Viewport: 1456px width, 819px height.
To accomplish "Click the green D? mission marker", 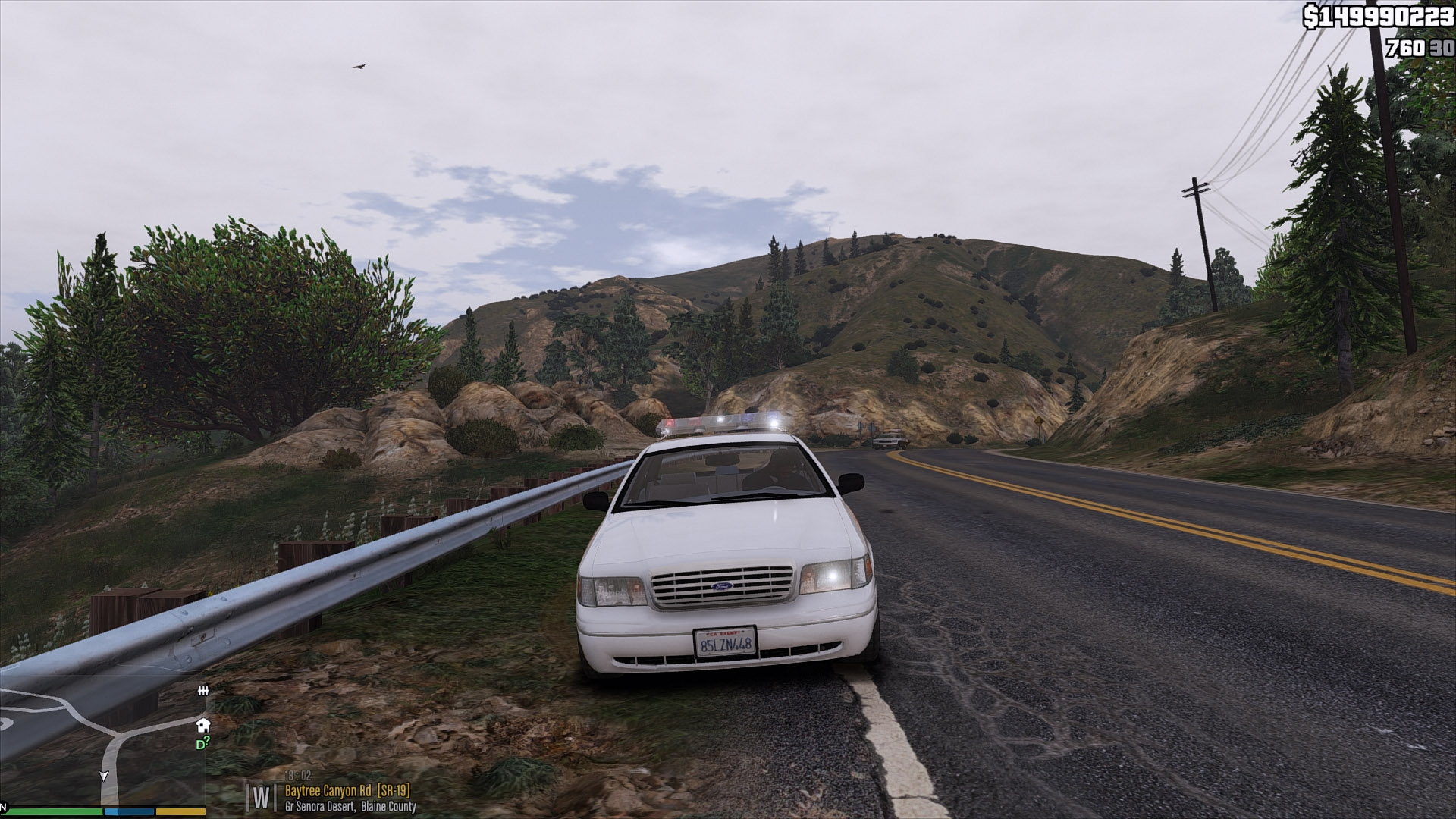I will [x=202, y=744].
